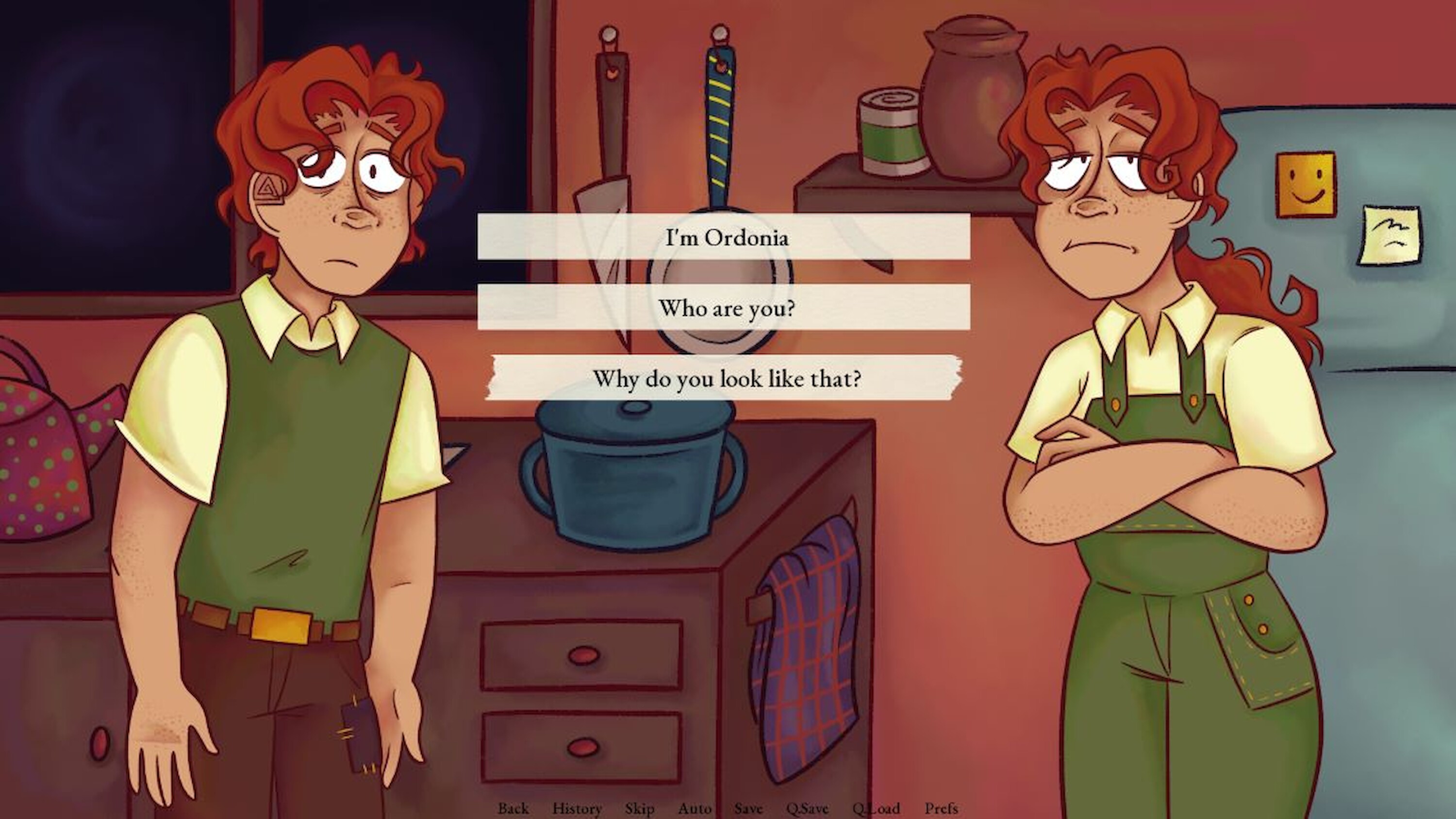Go Back one dialogue step
Image resolution: width=1456 pixels, height=819 pixels.
click(x=513, y=808)
